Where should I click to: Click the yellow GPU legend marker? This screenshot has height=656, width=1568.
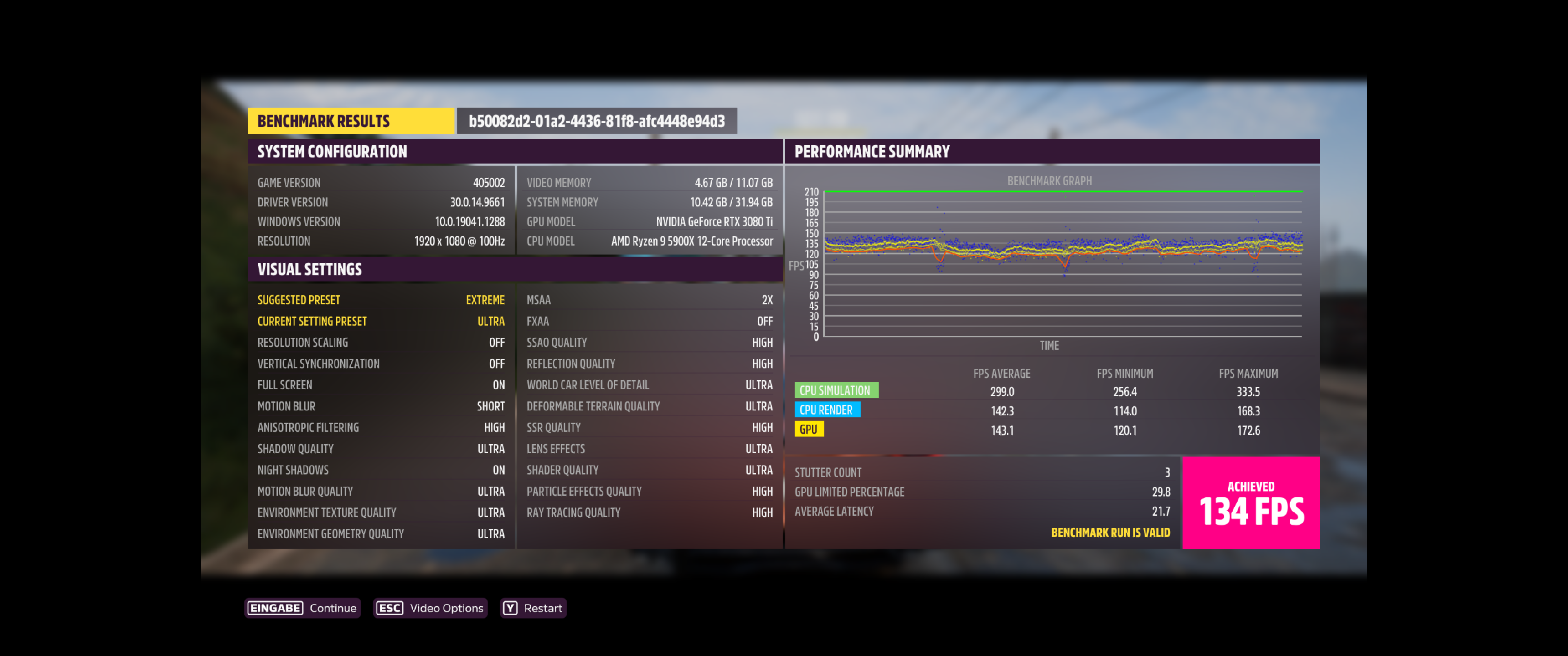[x=810, y=430]
